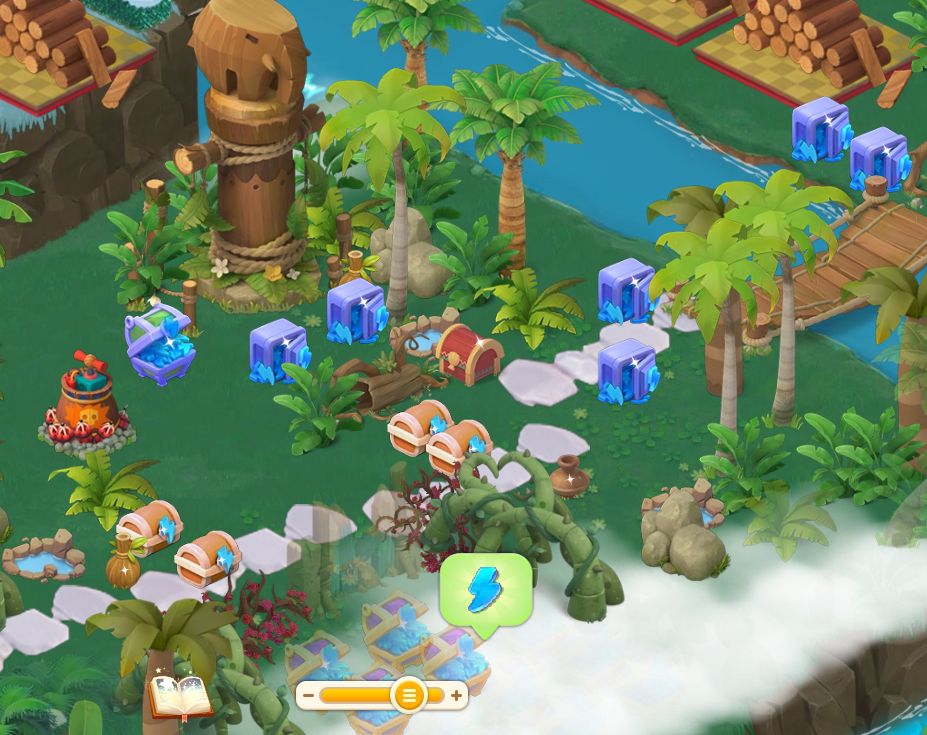Click the zoom slider's plus button
This screenshot has width=927, height=735.
pyautogui.click(x=456, y=695)
